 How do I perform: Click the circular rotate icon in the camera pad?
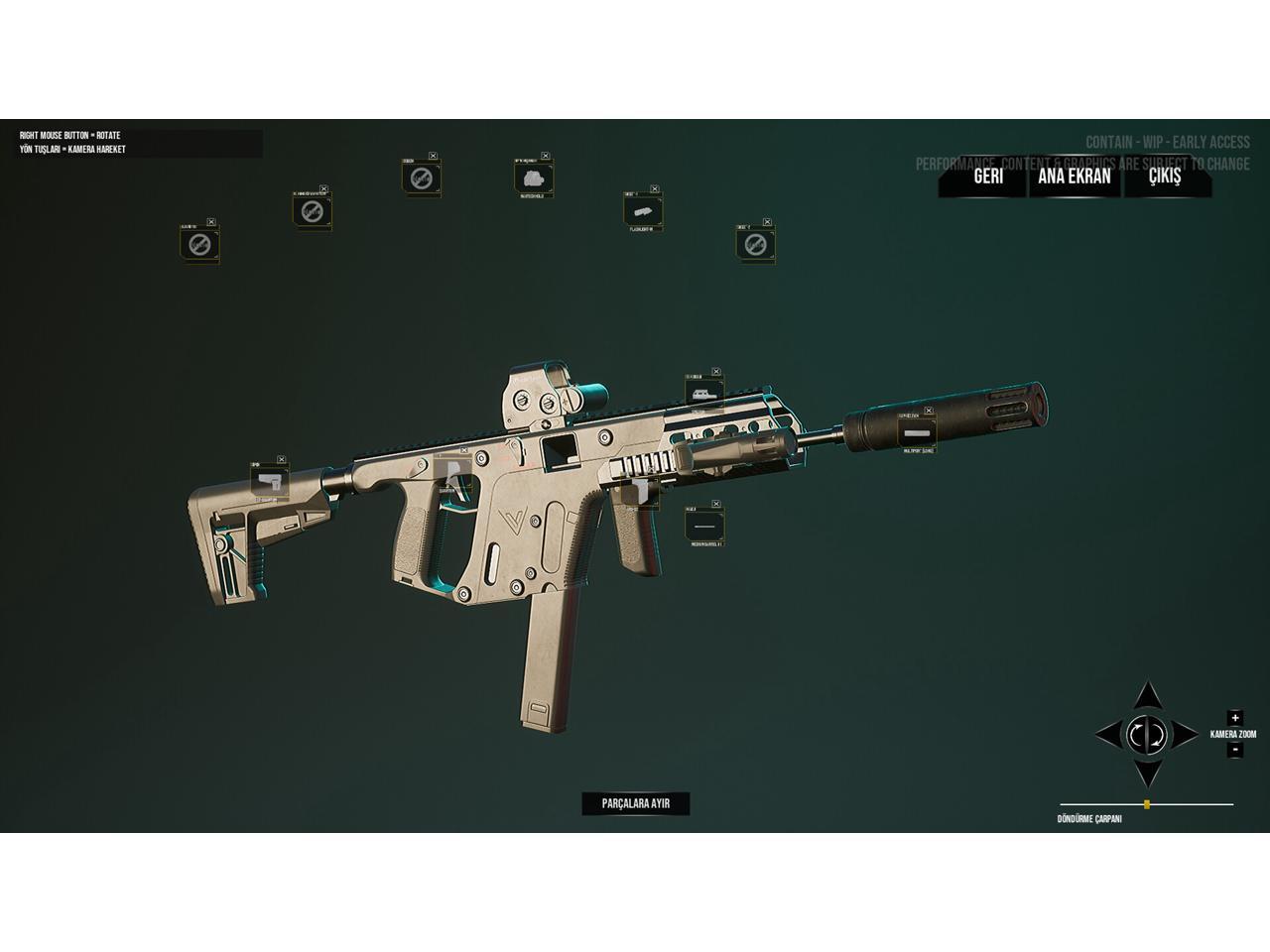(x=1147, y=735)
